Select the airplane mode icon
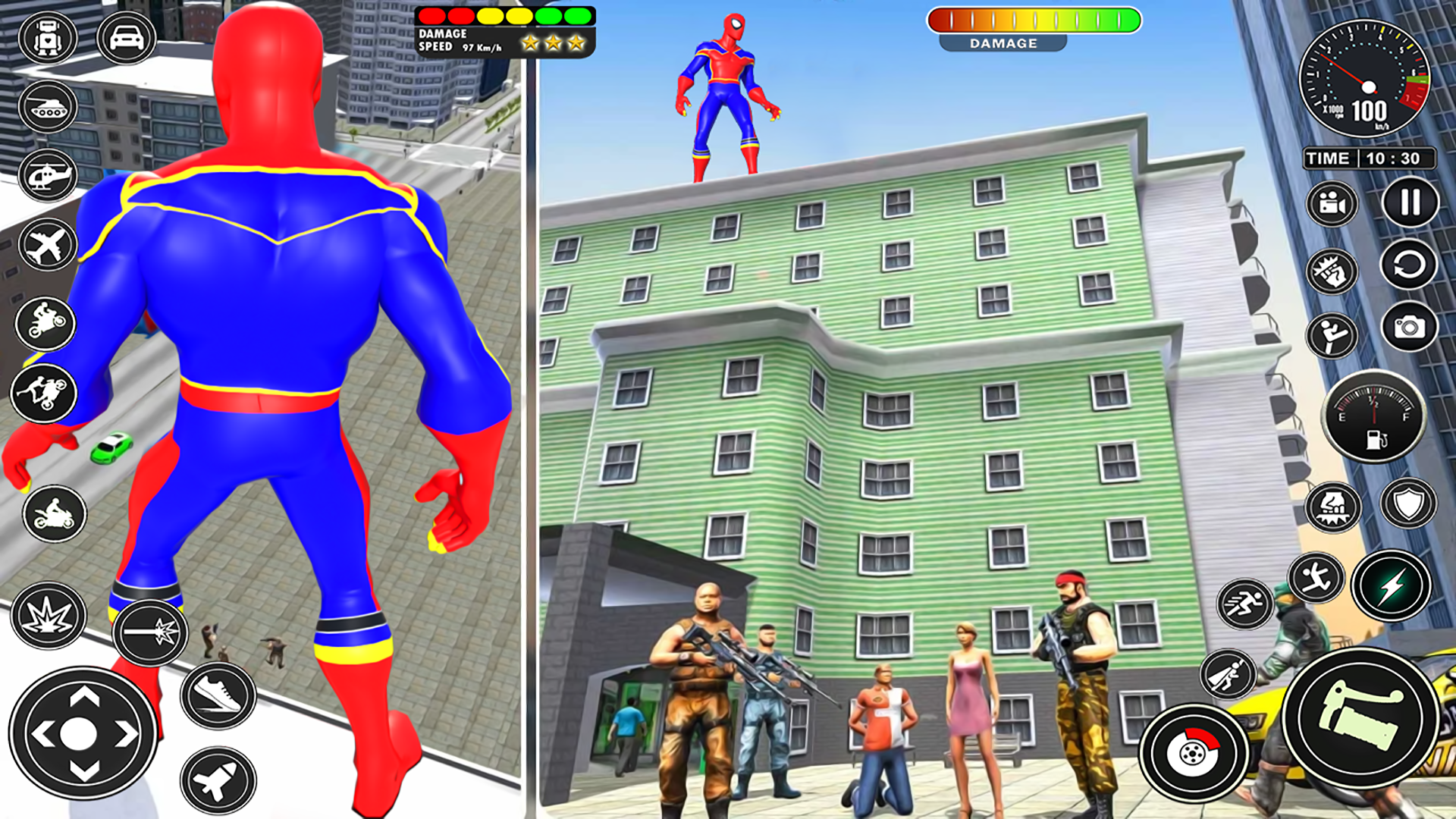Viewport: 1456px width, 819px height. (x=47, y=243)
